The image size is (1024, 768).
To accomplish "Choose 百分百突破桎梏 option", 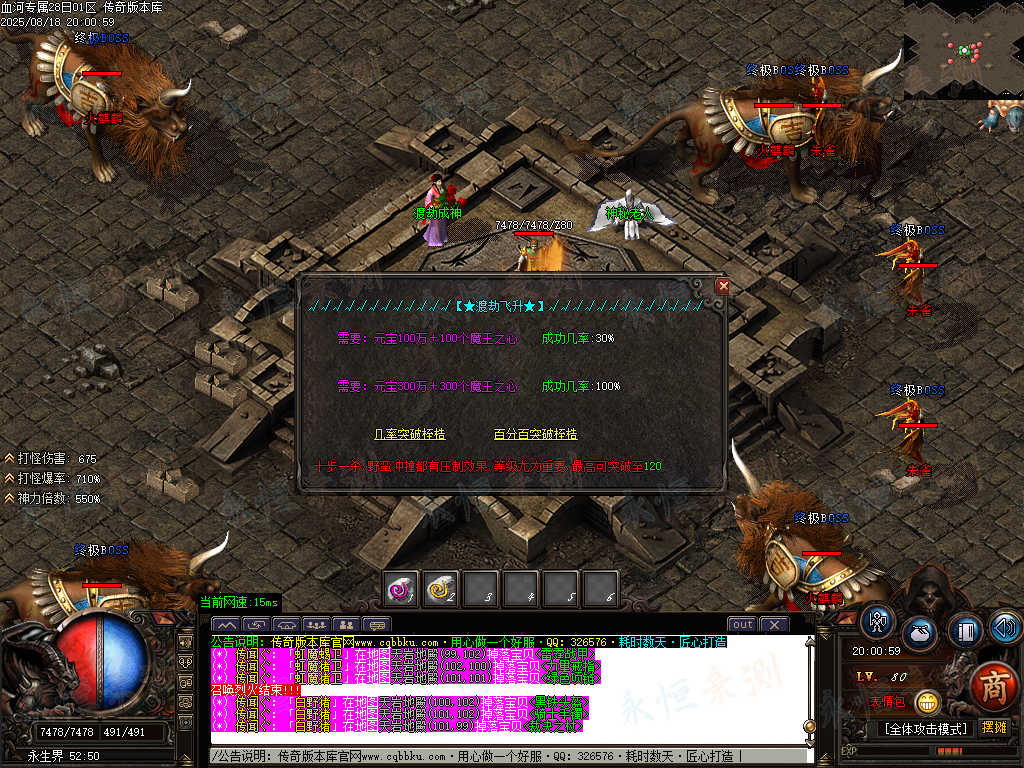I will point(535,435).
